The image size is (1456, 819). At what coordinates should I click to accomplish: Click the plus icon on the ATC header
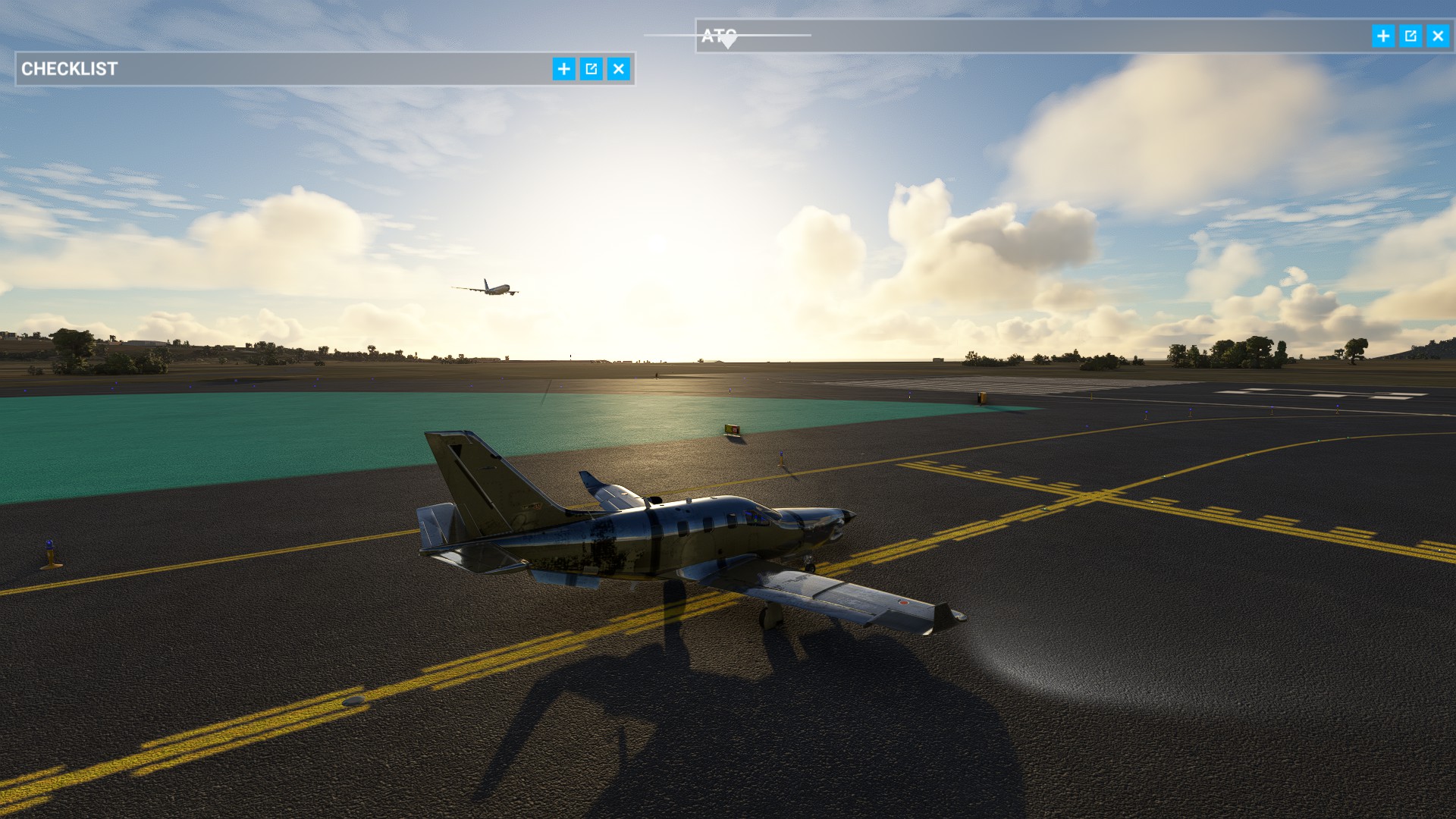1382,36
